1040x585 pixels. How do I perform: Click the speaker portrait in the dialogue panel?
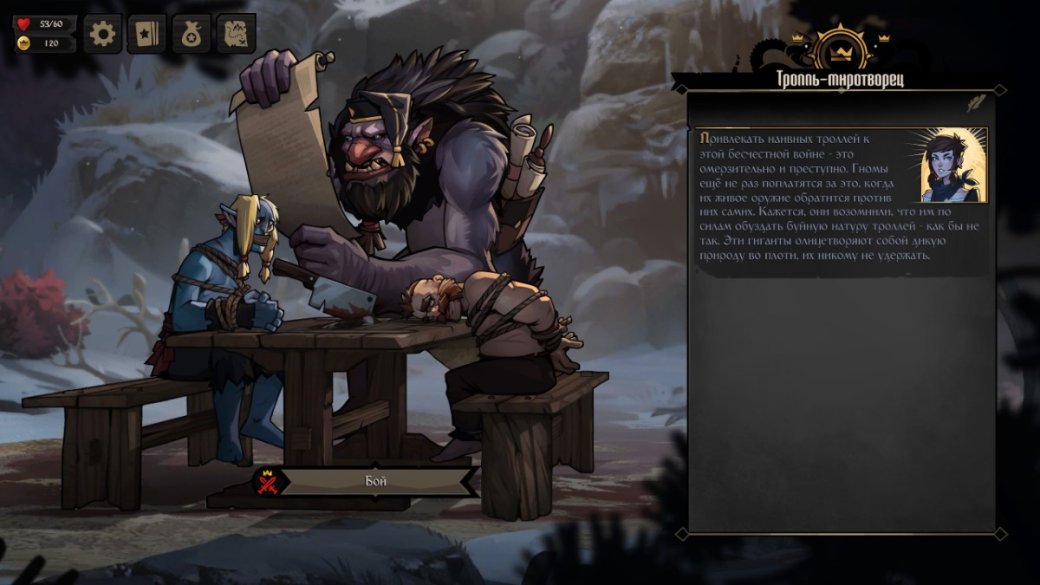[x=953, y=165]
